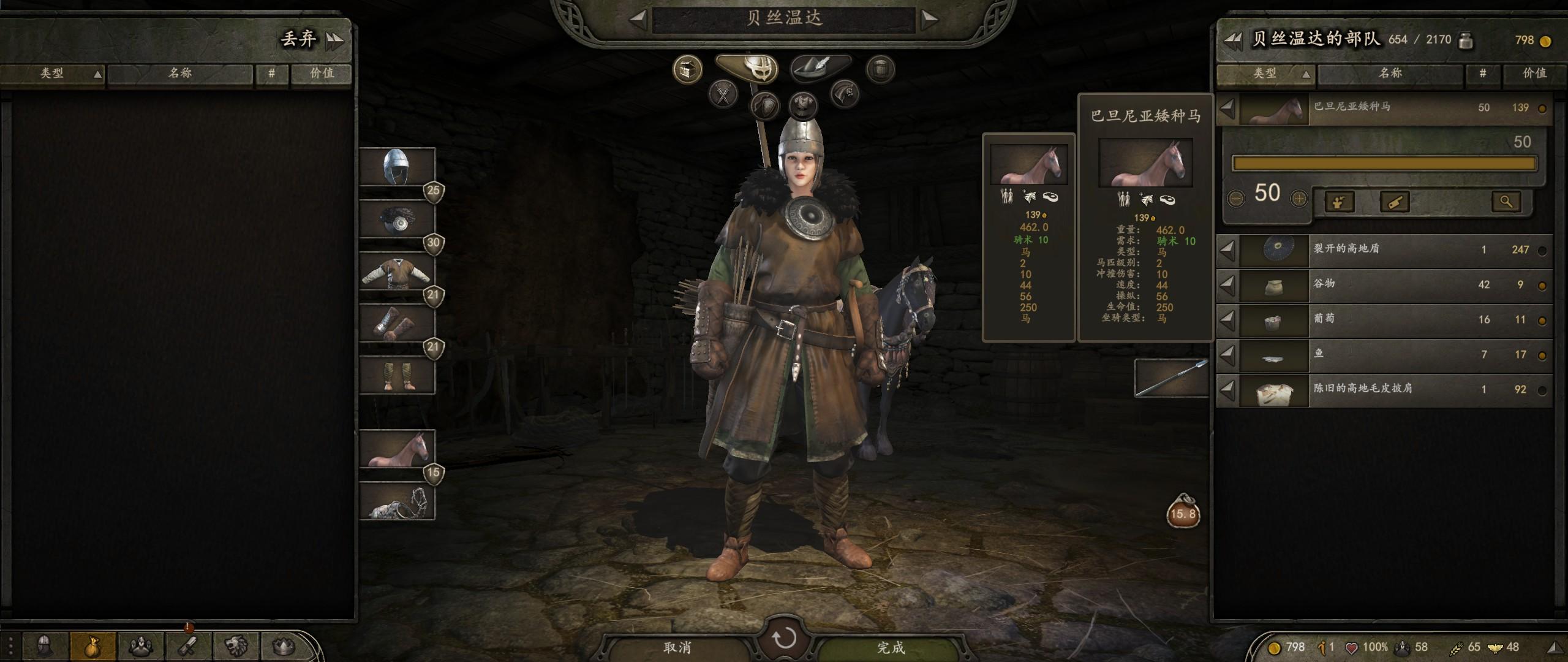Open the quest scroll screen
The height and width of the screenshot is (662, 1568).
189,646
